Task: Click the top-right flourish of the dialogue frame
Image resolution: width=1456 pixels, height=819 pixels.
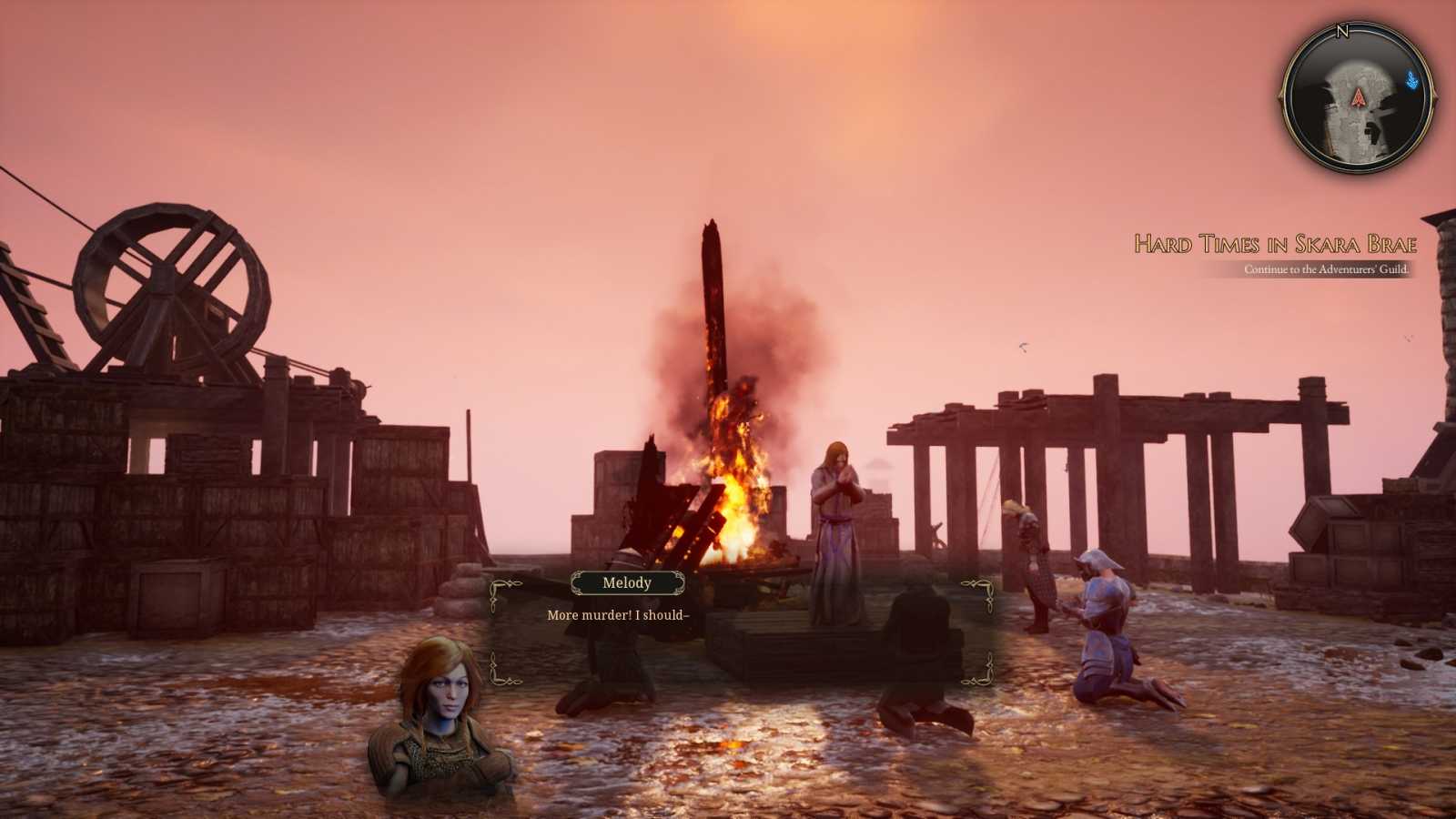Action: (978, 587)
